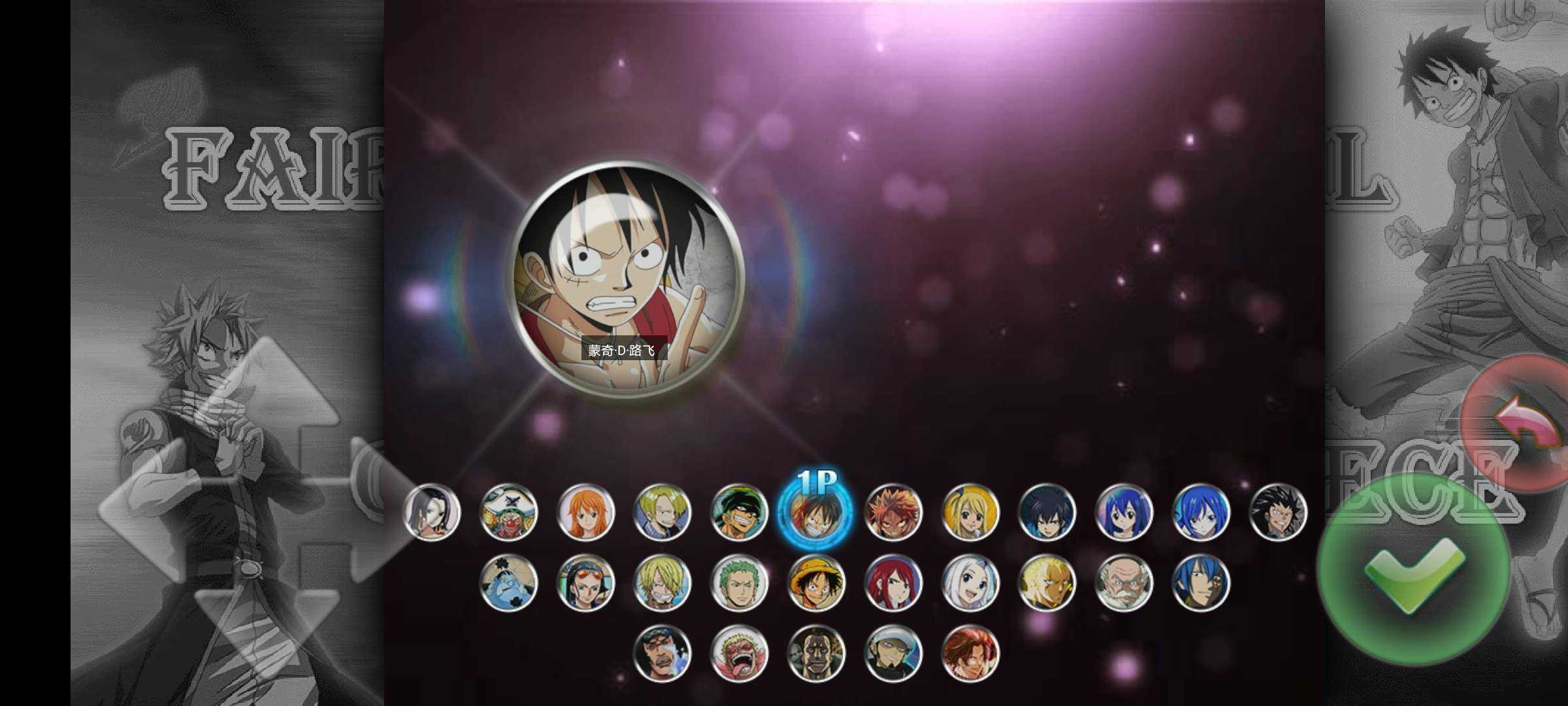The width and height of the screenshot is (1568, 706).
Task: Pick the blue fish-man Jinbe portrait
Action: click(508, 582)
